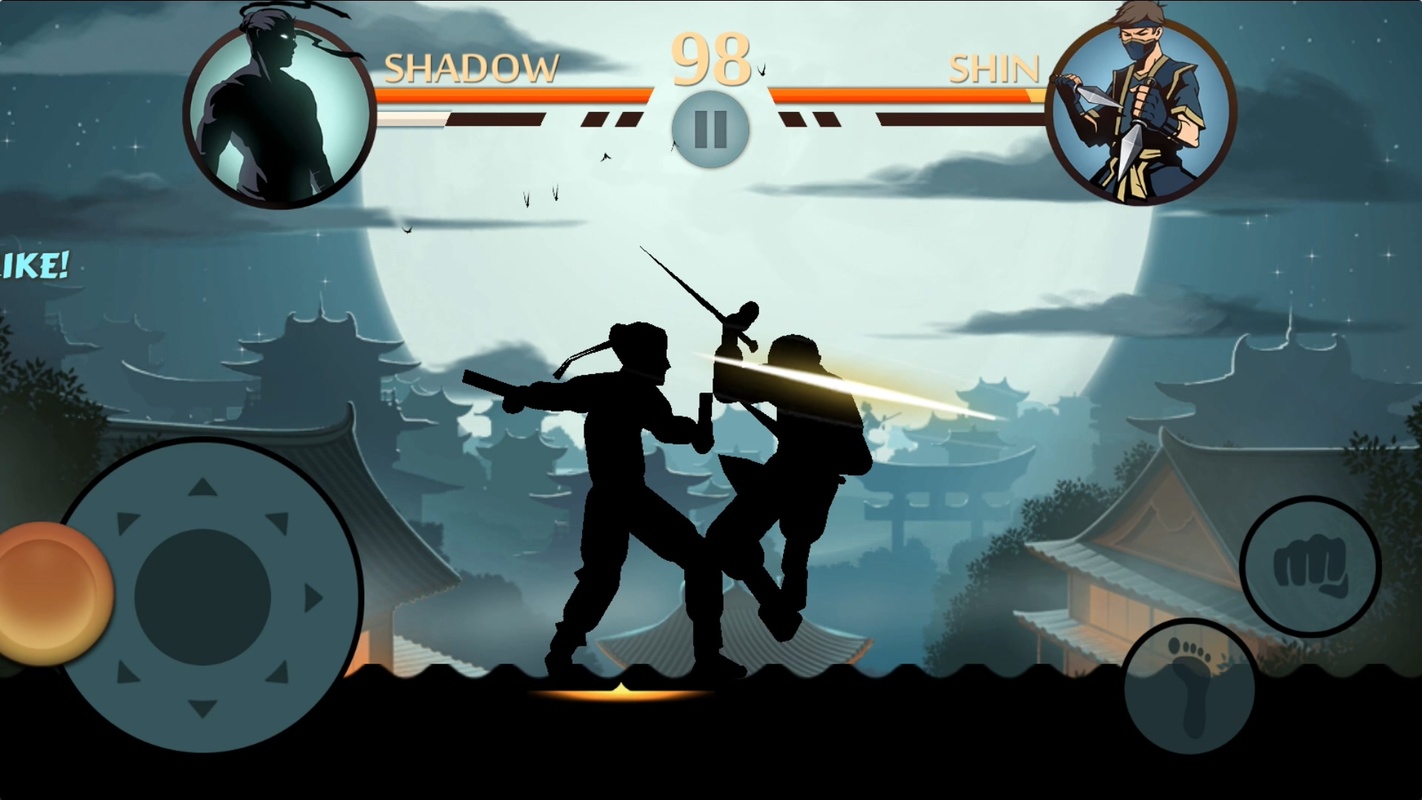Tap the orange round button beside joystick
This screenshot has width=1422, height=800.
[52, 593]
